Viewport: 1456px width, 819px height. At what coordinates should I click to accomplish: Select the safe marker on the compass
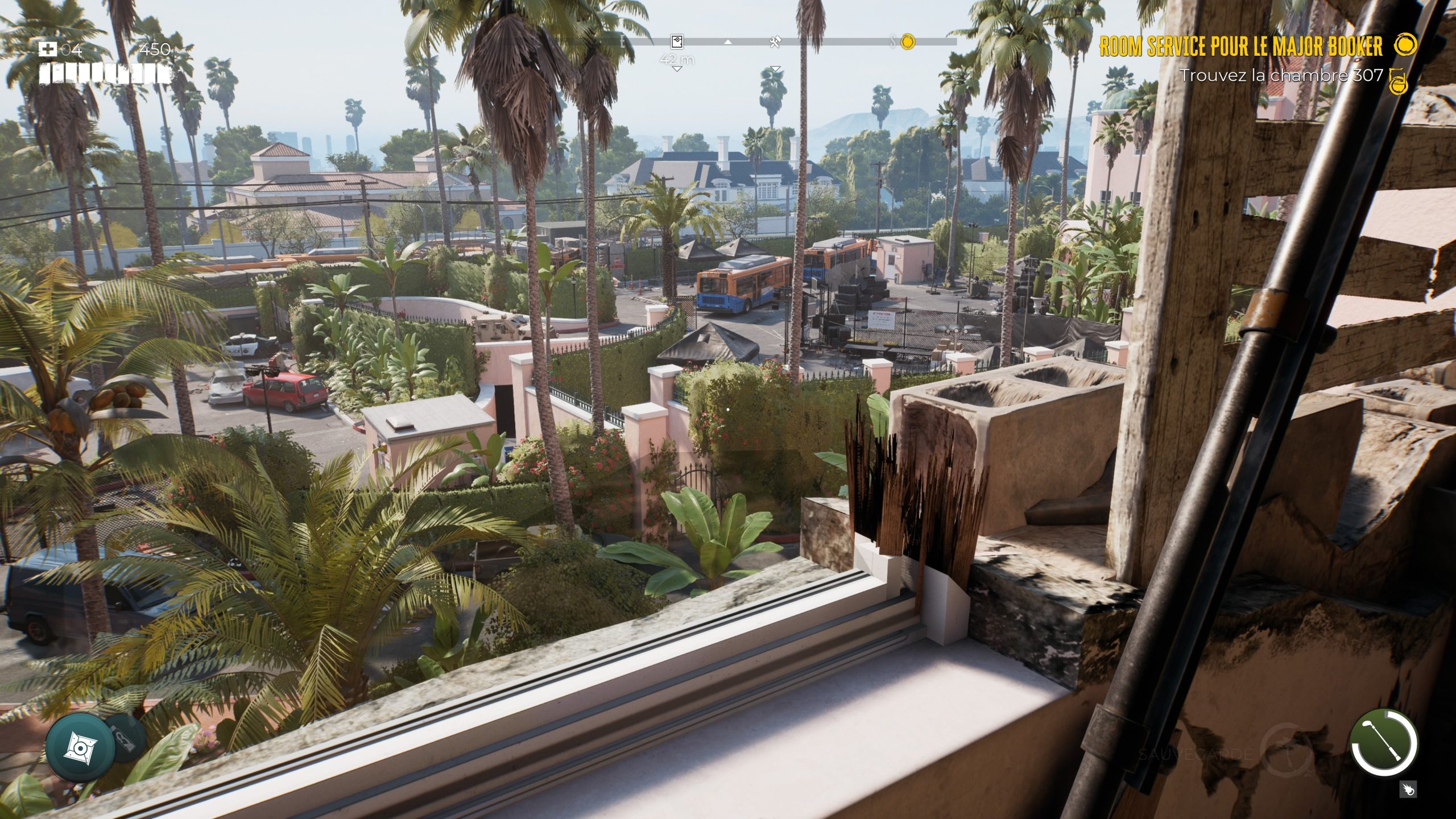[x=676, y=42]
